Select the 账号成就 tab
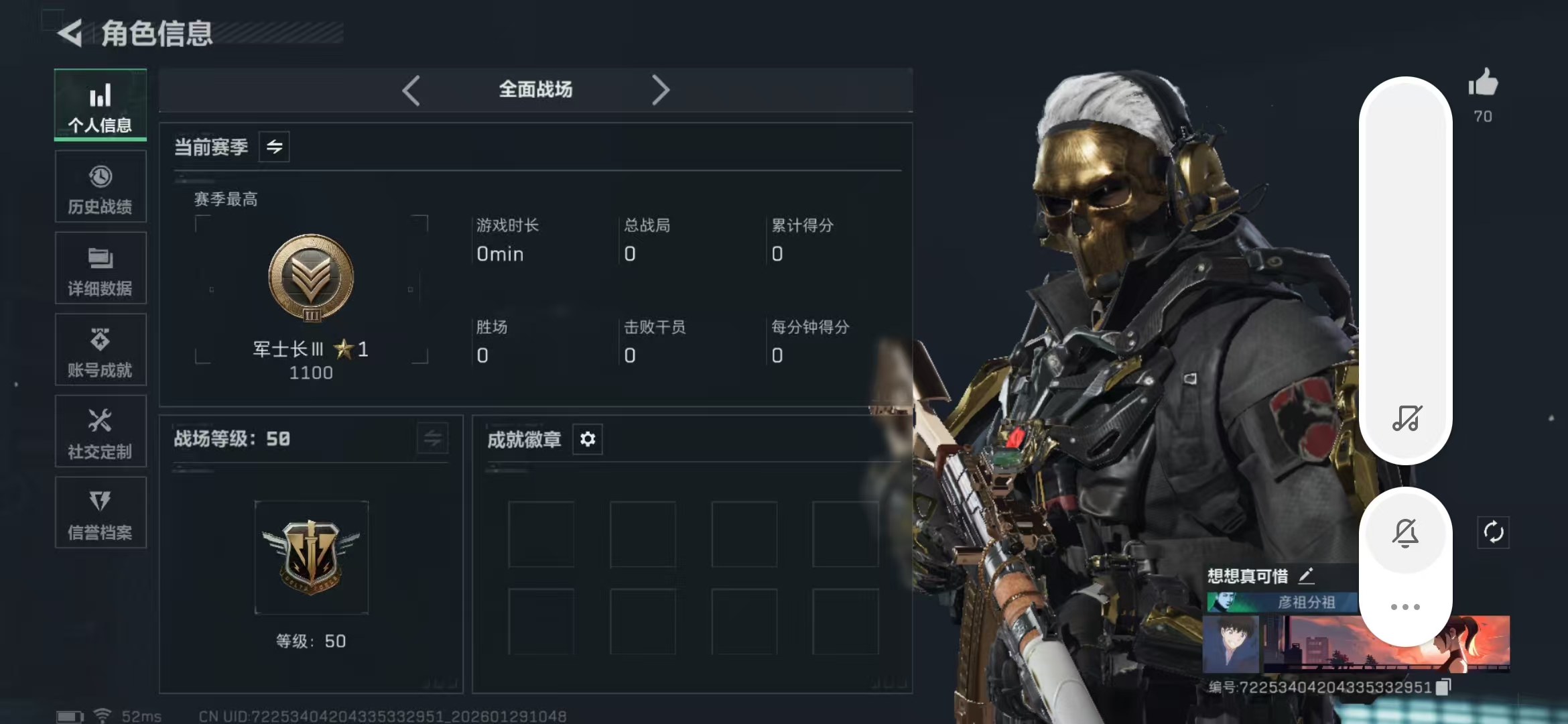1568x724 pixels. 101,351
